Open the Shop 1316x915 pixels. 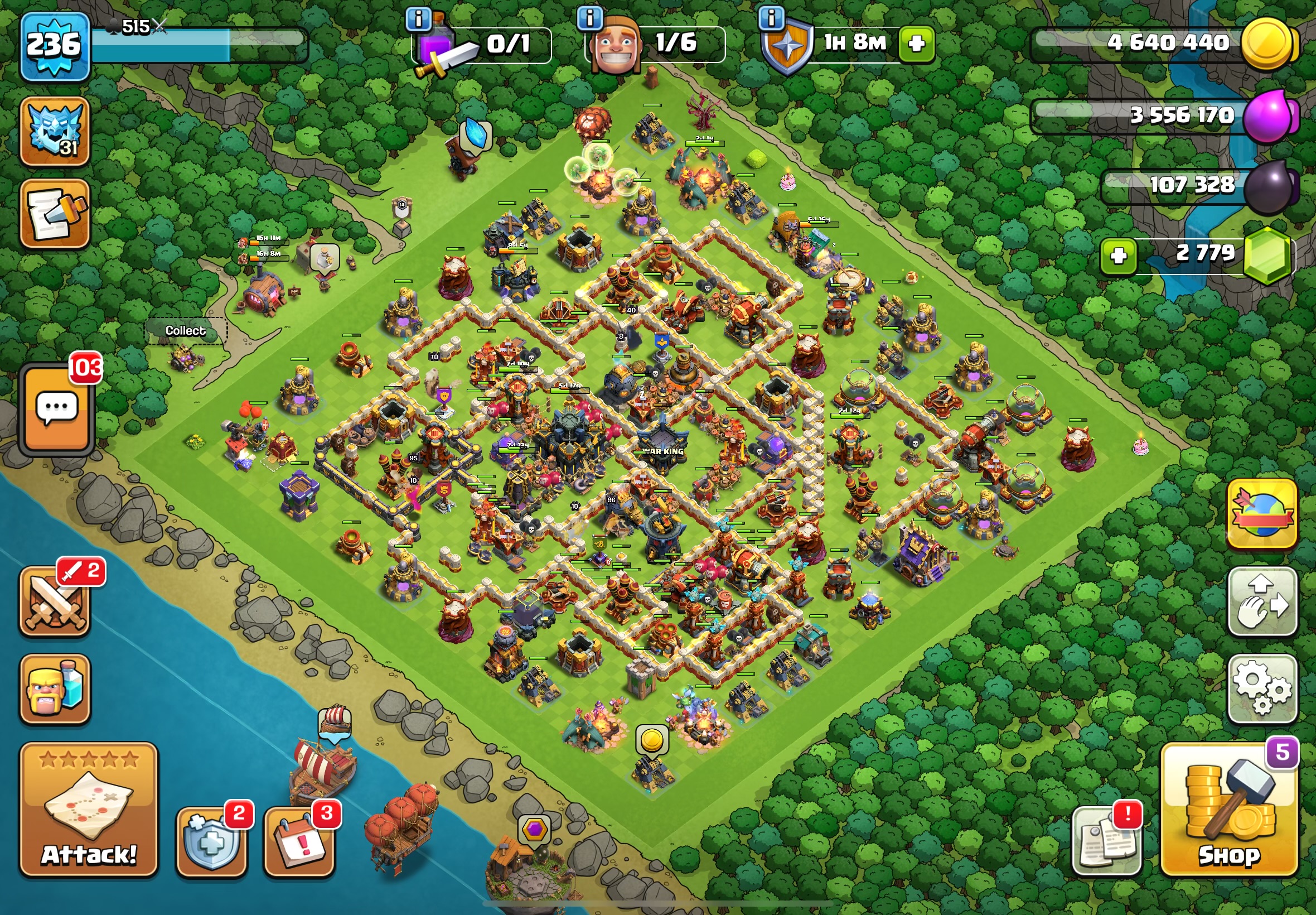coord(1229,810)
